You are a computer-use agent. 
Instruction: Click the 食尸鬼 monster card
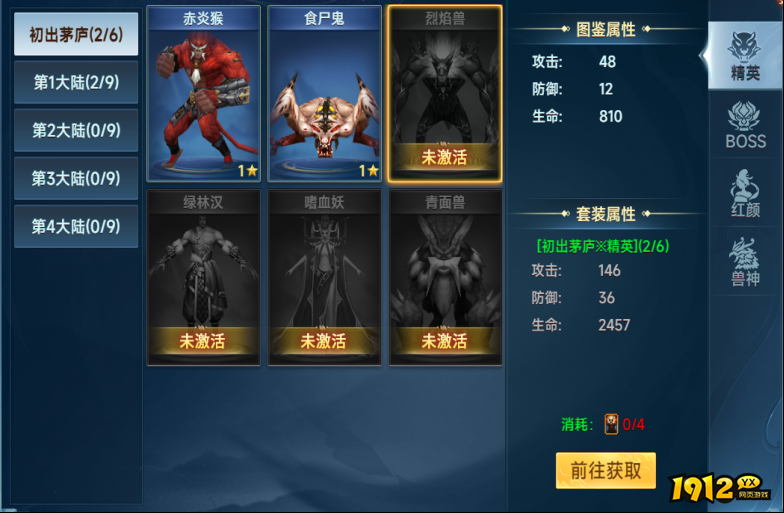pyautogui.click(x=324, y=94)
